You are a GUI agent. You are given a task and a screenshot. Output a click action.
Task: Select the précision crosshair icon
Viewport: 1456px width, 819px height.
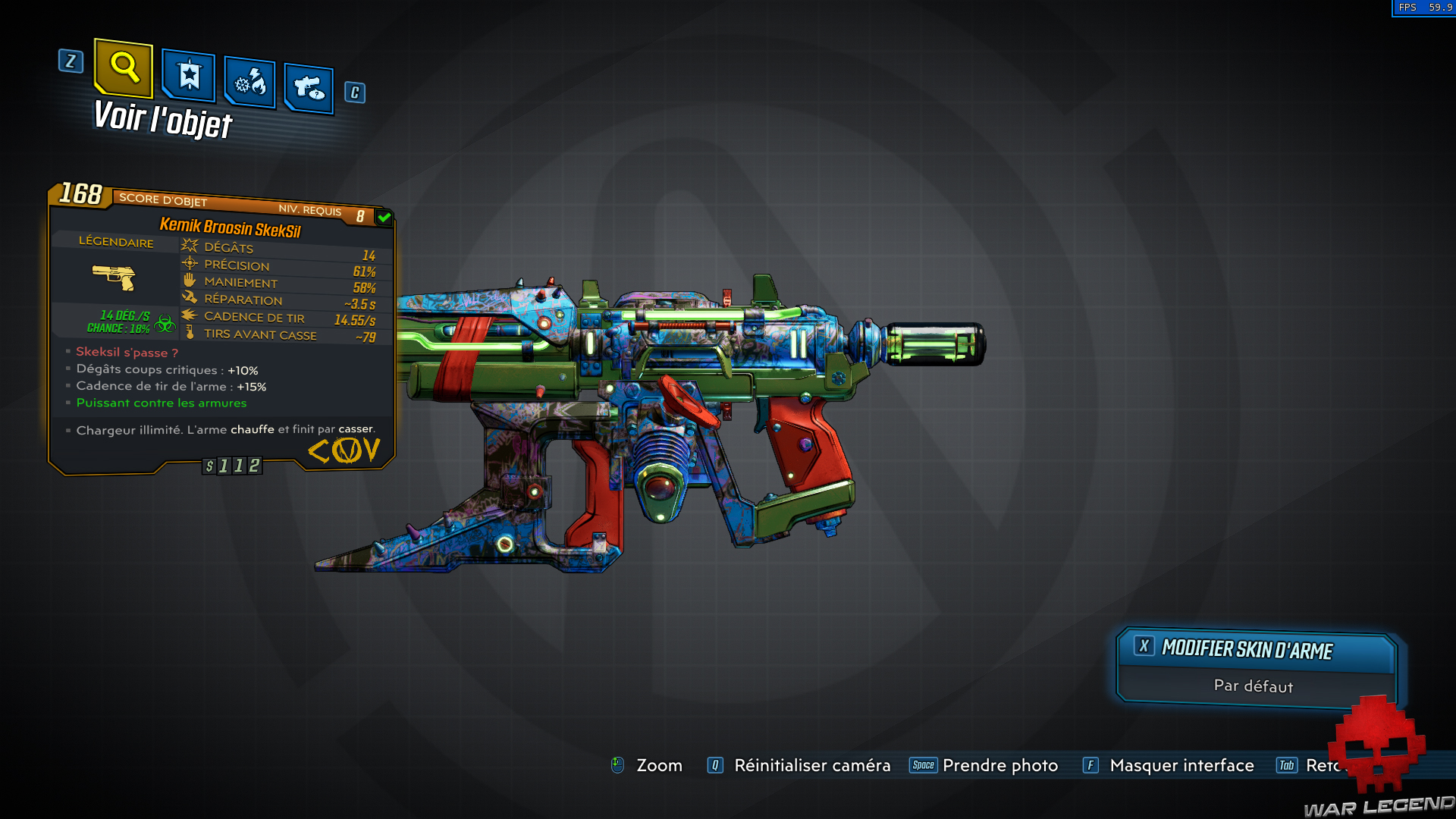(188, 263)
